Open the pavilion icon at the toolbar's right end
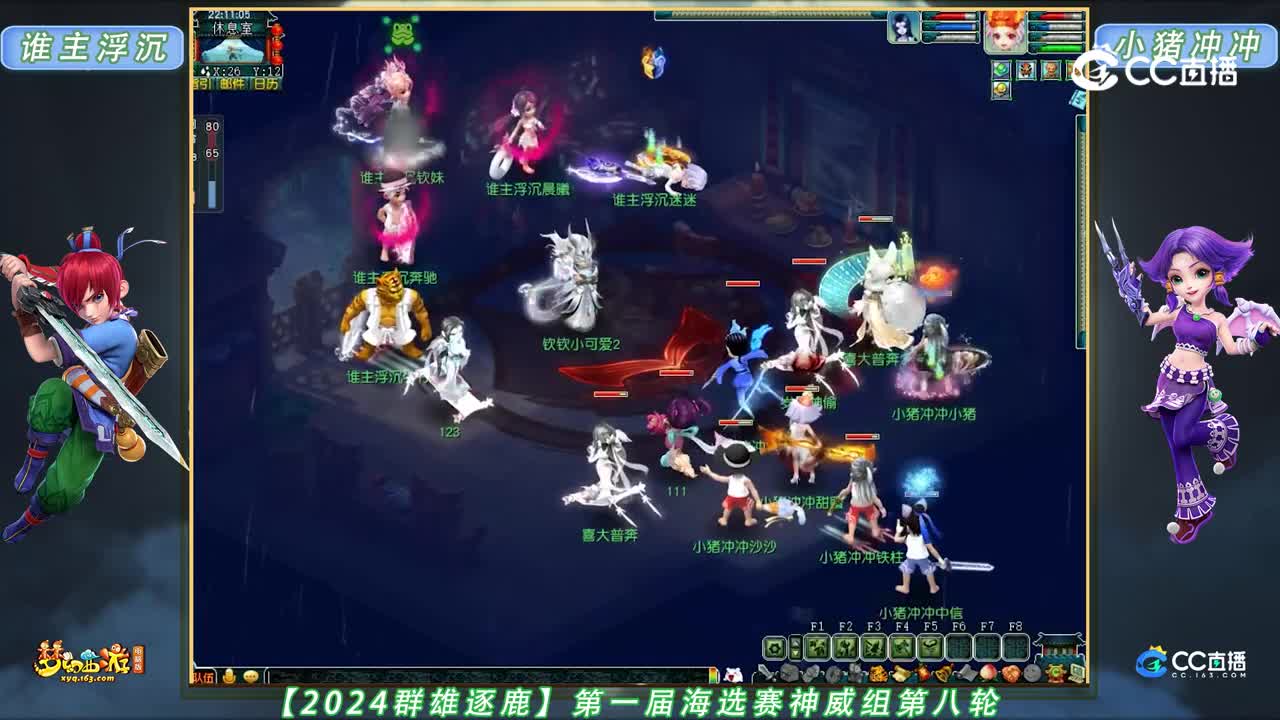 click(1056, 650)
